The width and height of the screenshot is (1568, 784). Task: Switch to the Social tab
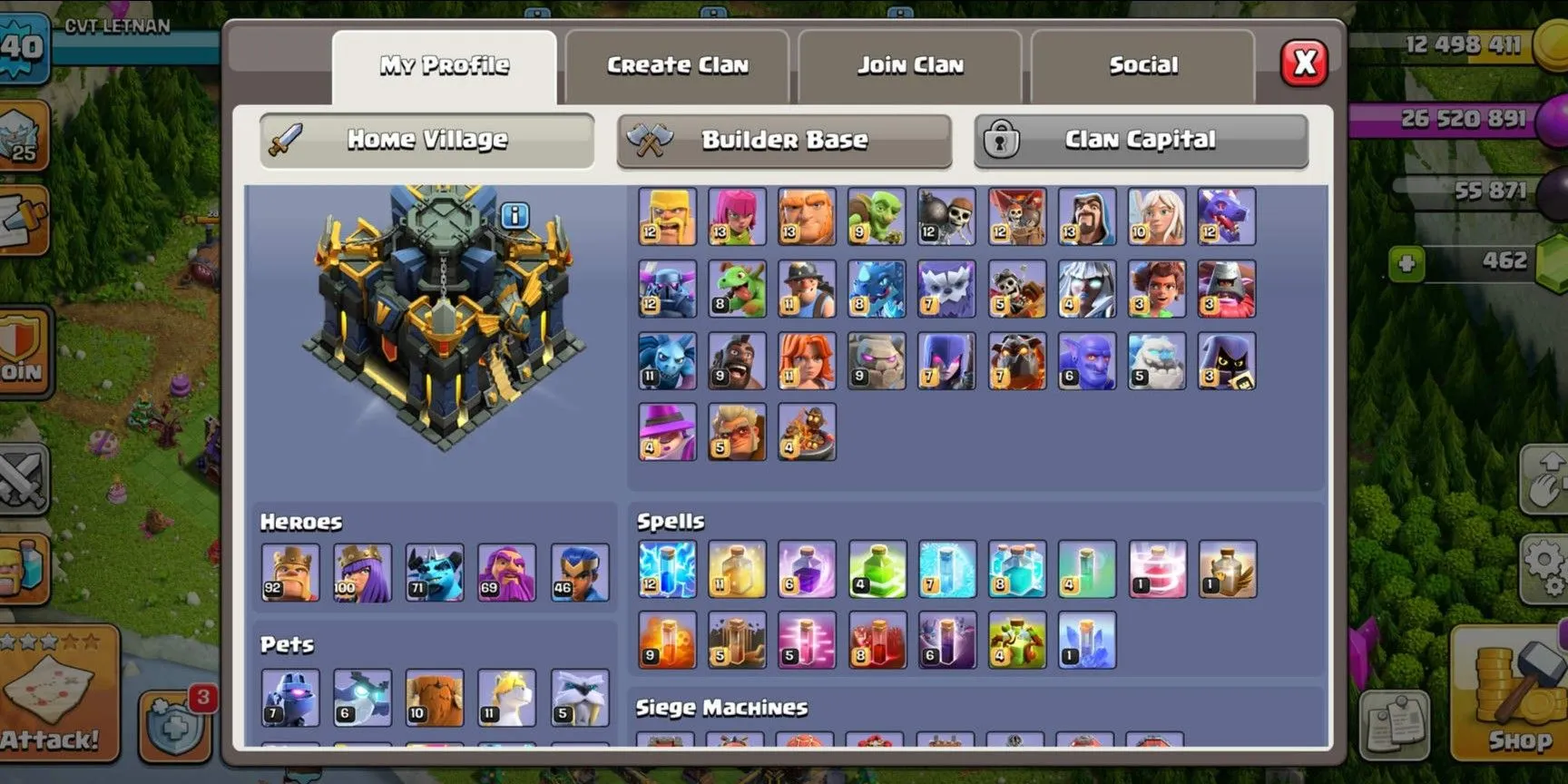(1144, 64)
